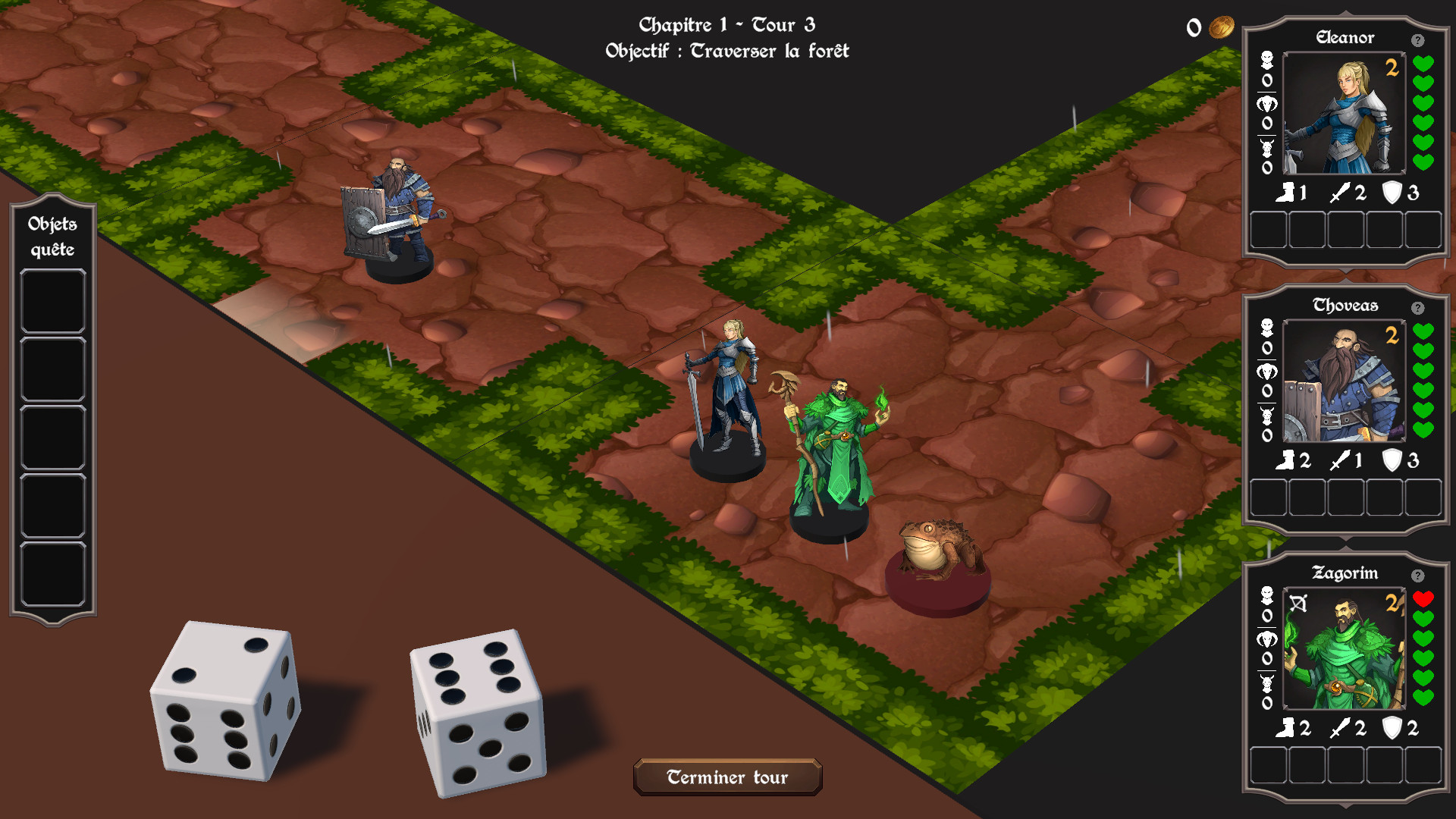This screenshot has height=819, width=1456.
Task: Click the gold coin icon
Action: pyautogui.click(x=1221, y=28)
